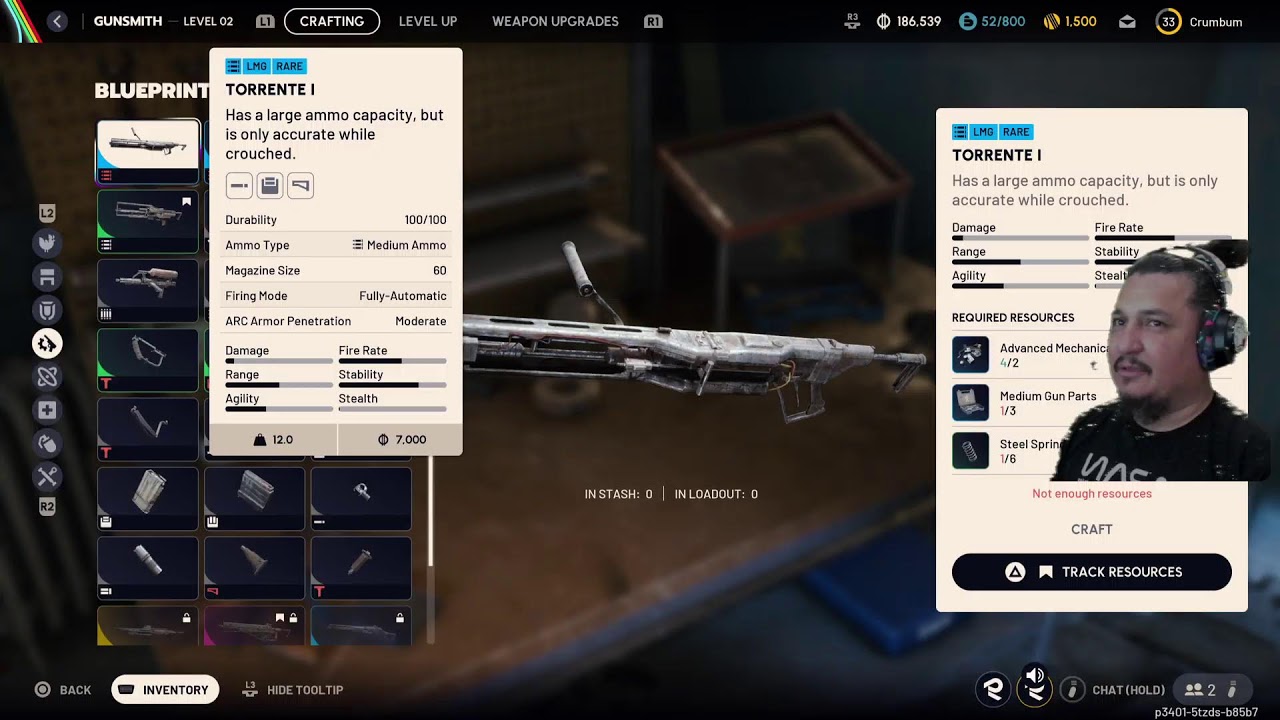Open the Crumbum player profile
The height and width of the screenshot is (720, 1280).
[x=1200, y=22]
